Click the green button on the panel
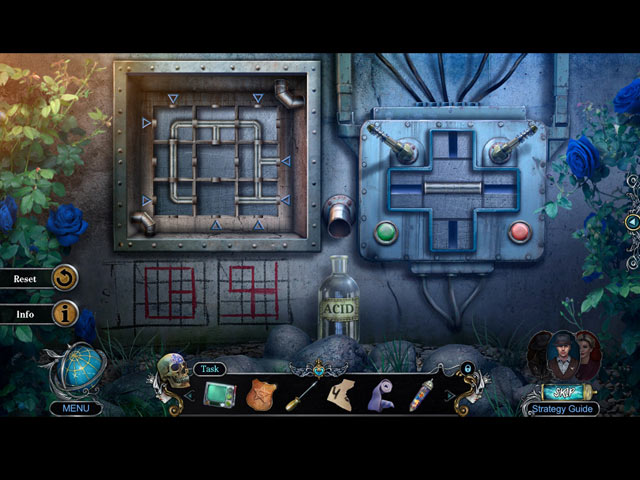Viewport: 640px width, 480px height. [386, 233]
